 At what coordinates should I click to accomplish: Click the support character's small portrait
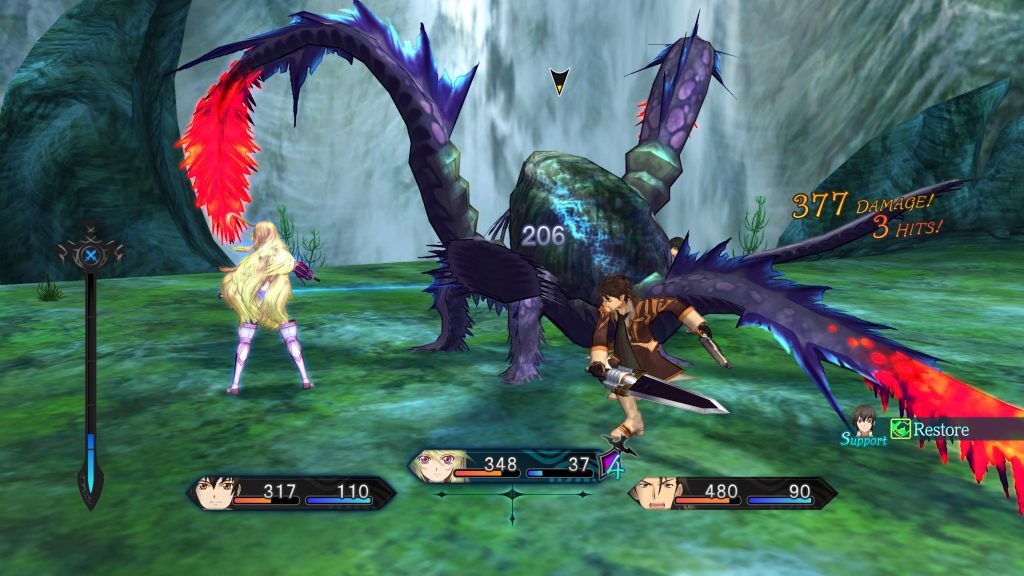[864, 419]
